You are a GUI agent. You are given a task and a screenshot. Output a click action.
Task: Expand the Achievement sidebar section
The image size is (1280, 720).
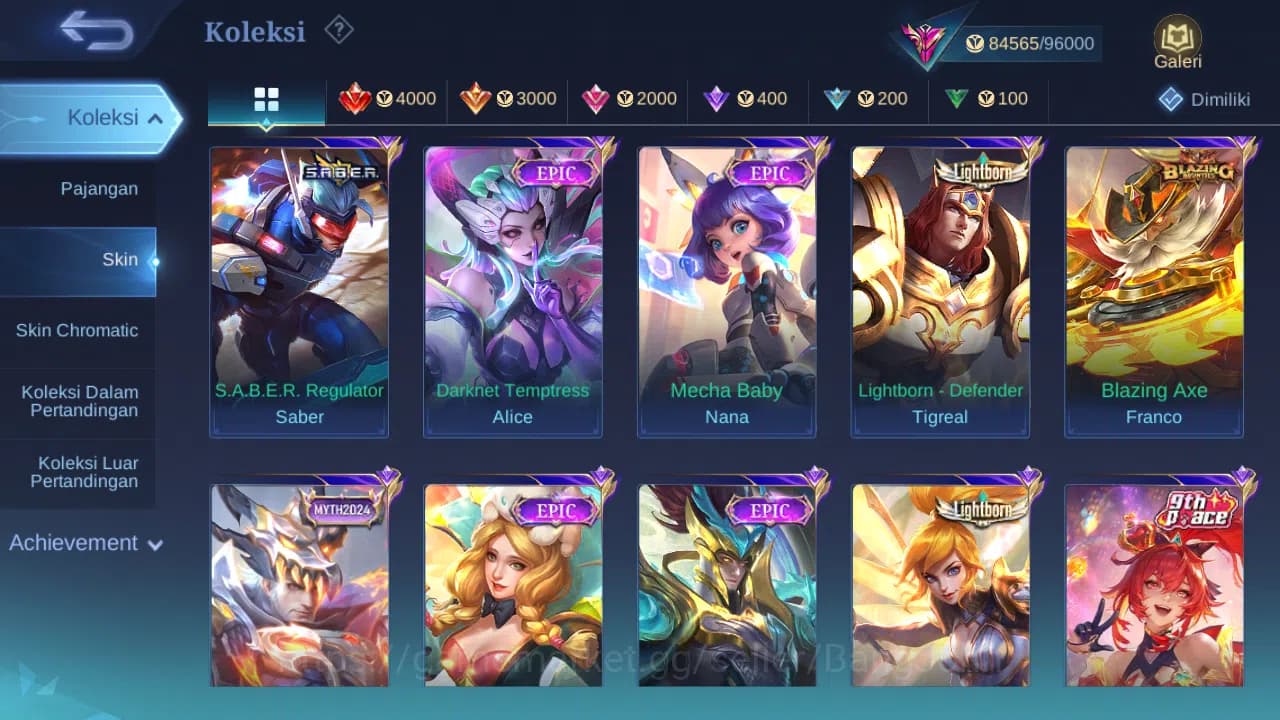[x=83, y=543]
